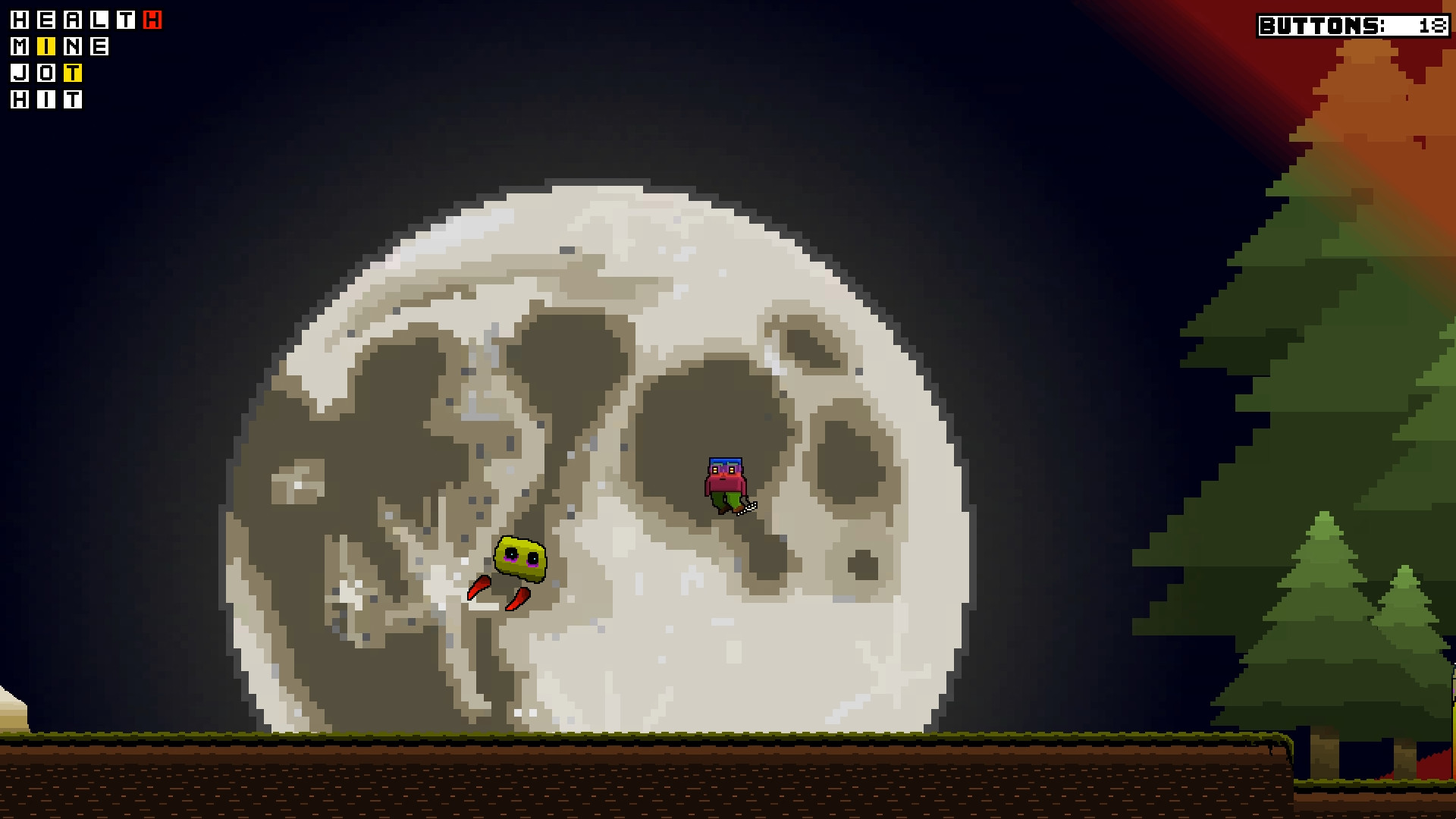The image size is (1456, 819).
Task: Click the A tile in the HEALTH row
Action: point(73,20)
